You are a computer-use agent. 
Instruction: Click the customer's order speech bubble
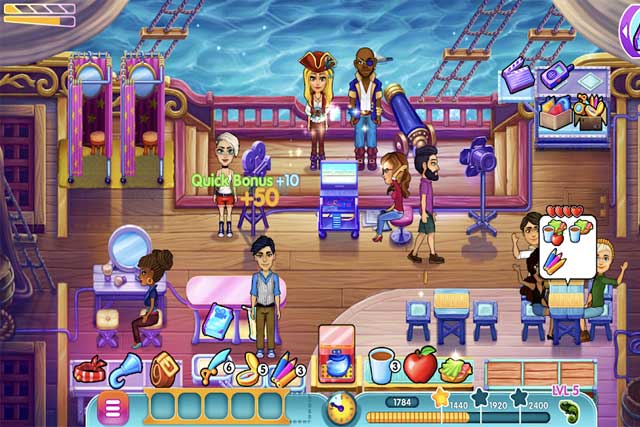click(x=566, y=242)
